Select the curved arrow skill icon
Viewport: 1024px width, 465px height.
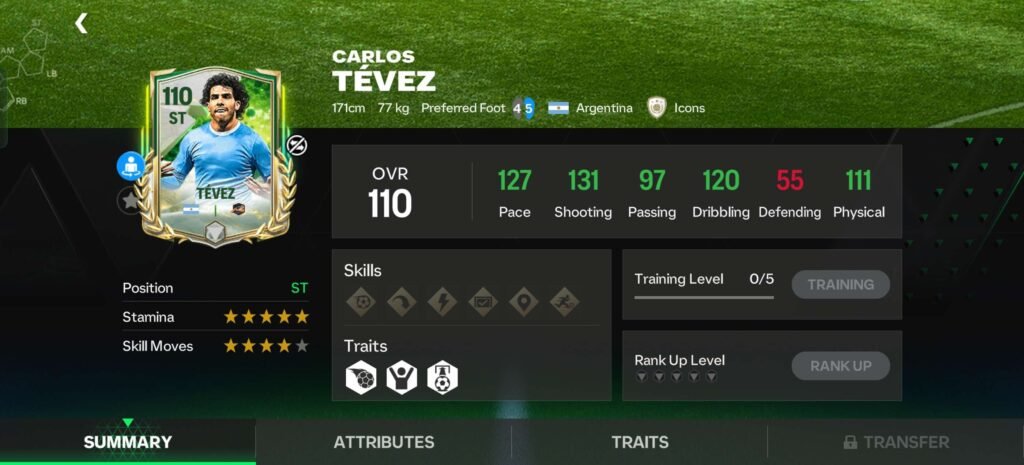click(x=401, y=302)
